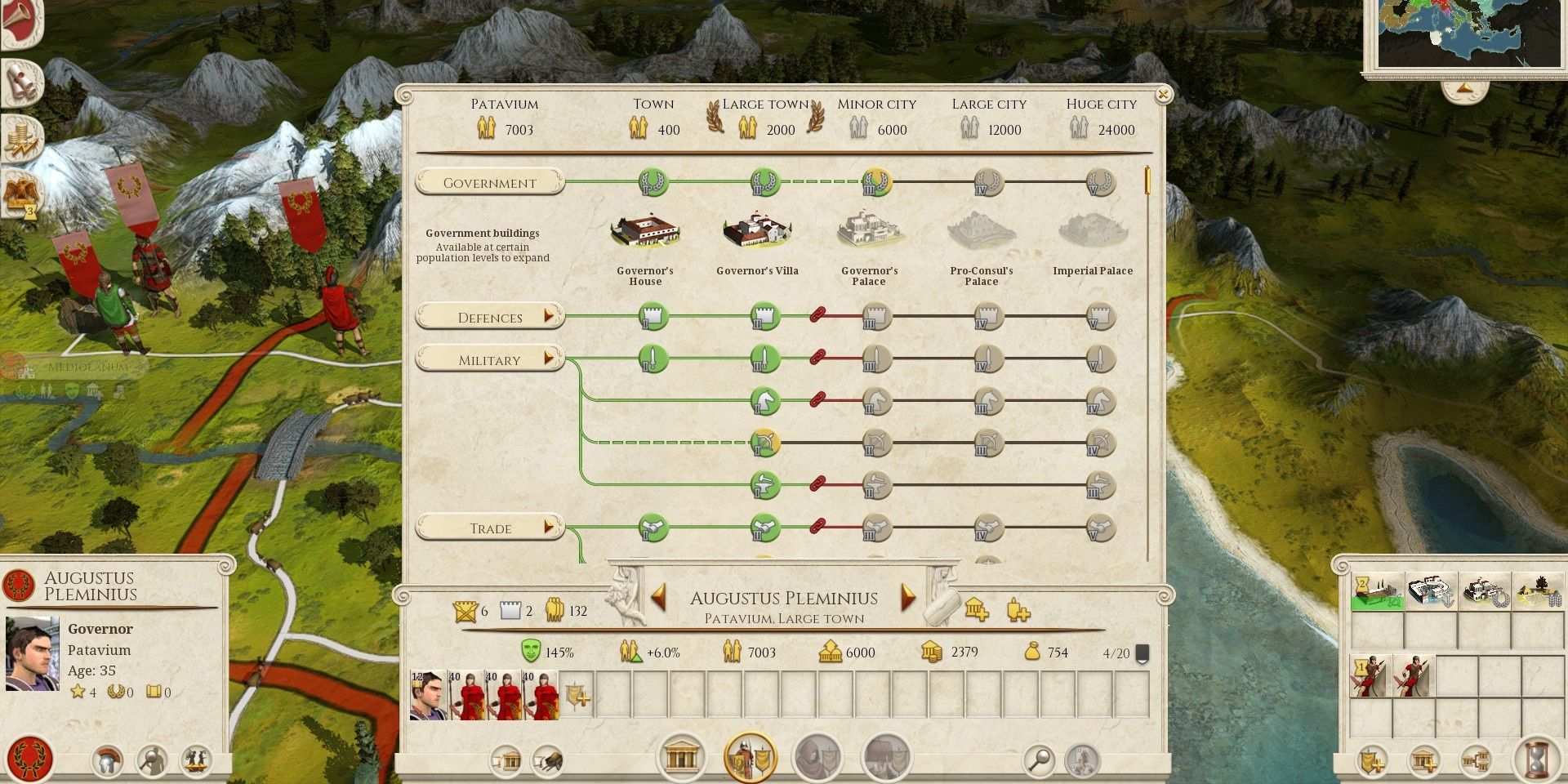
Task: Click the Government section label
Action: click(488, 182)
